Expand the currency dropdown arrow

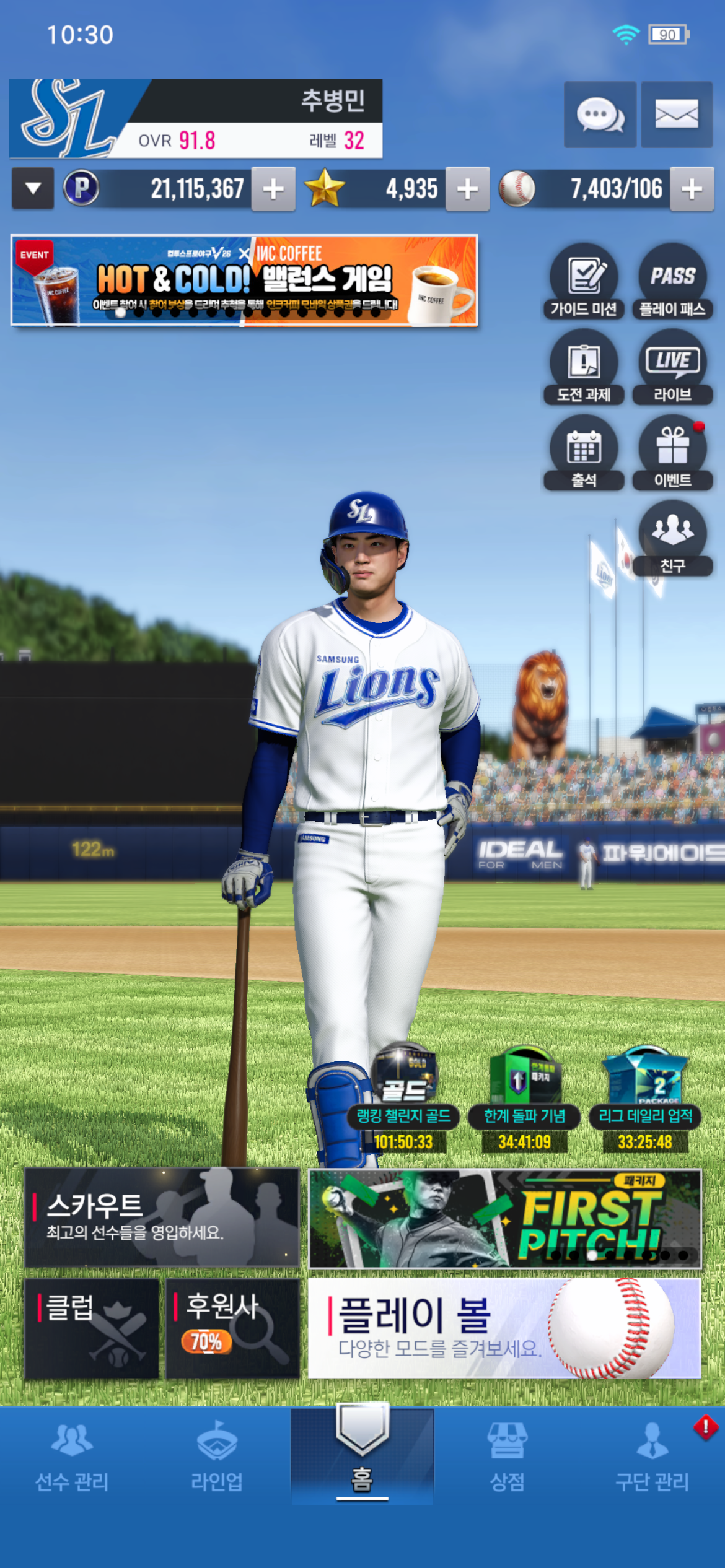33,188
